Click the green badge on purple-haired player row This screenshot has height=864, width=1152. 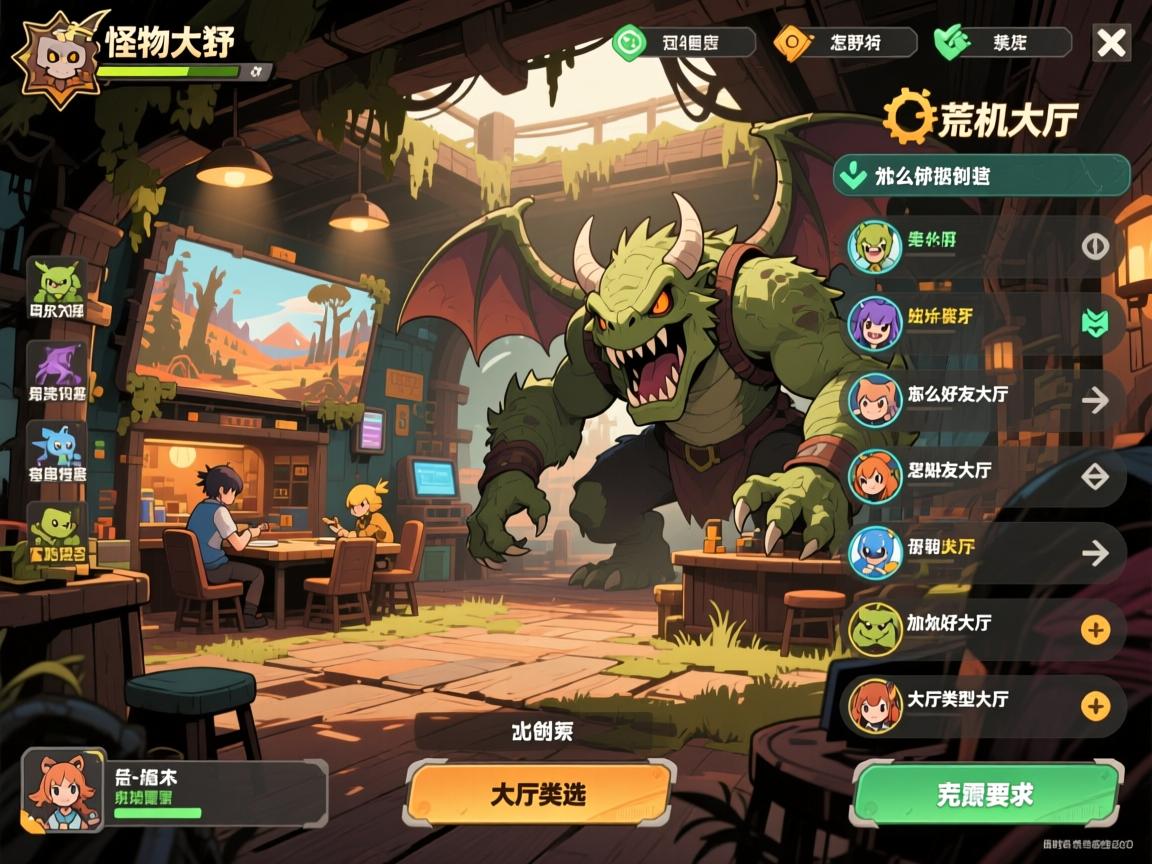(1096, 322)
